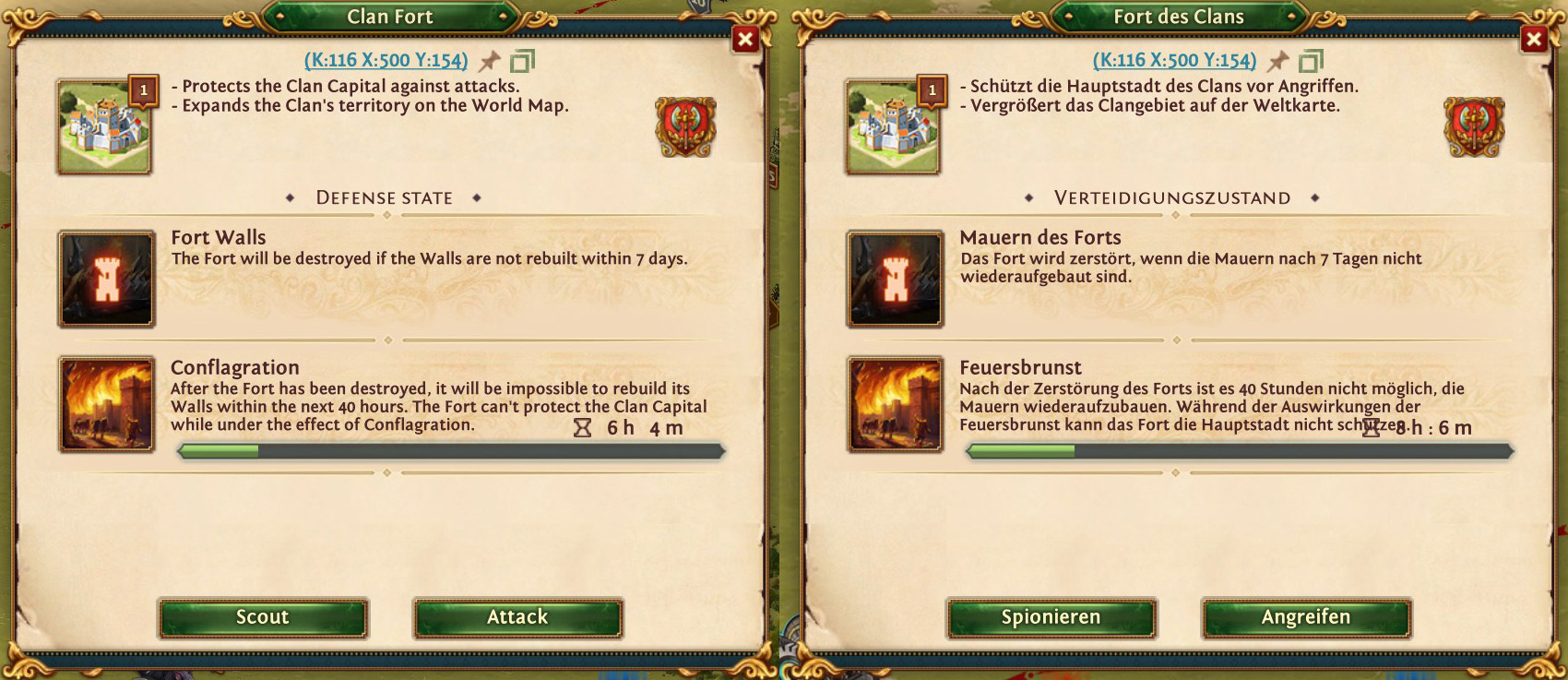
Task: Open coordinates link in Fort des Clans panel
Action: pyautogui.click(x=1174, y=61)
